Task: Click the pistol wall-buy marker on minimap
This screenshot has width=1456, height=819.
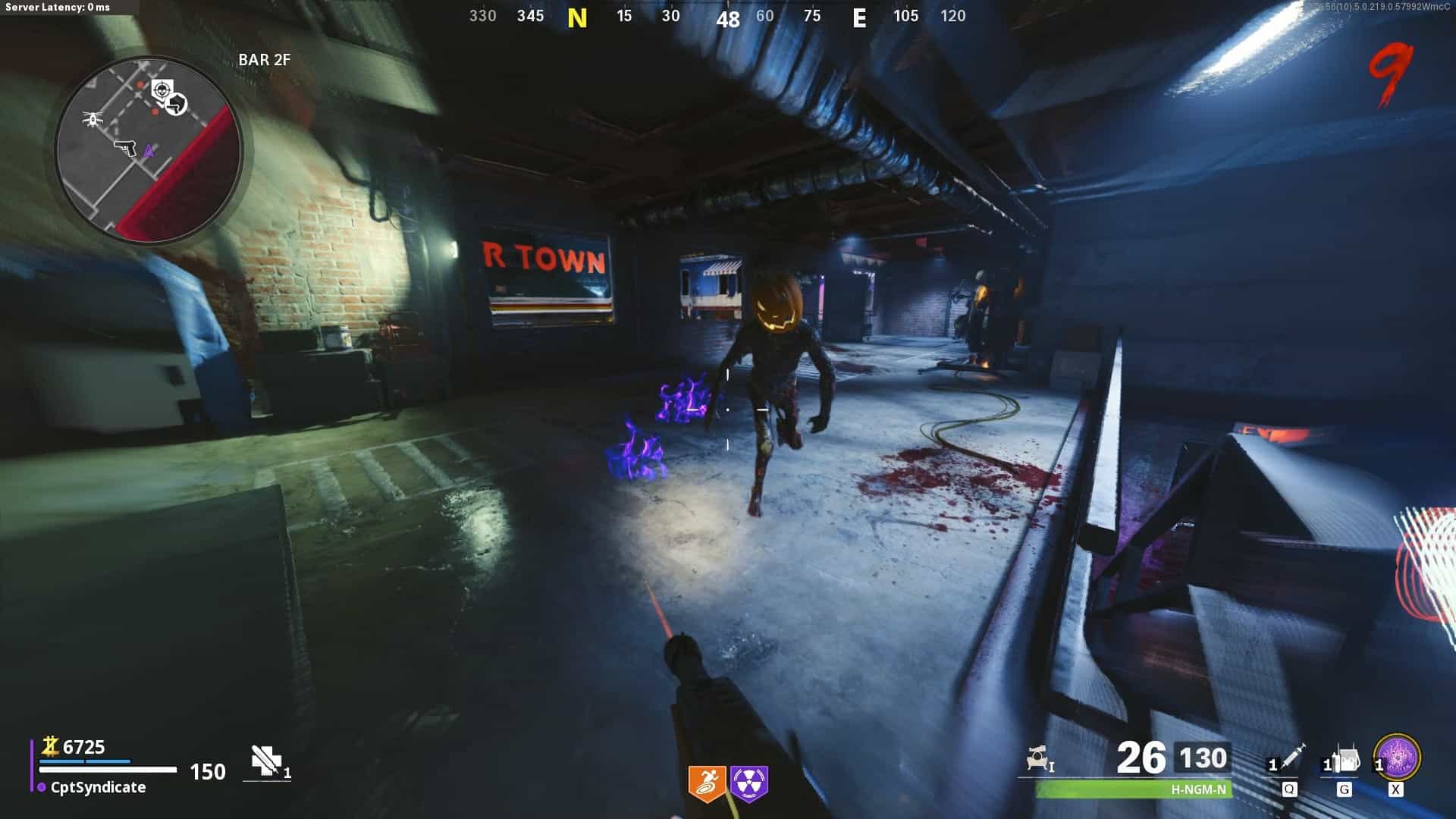Action: click(x=125, y=146)
